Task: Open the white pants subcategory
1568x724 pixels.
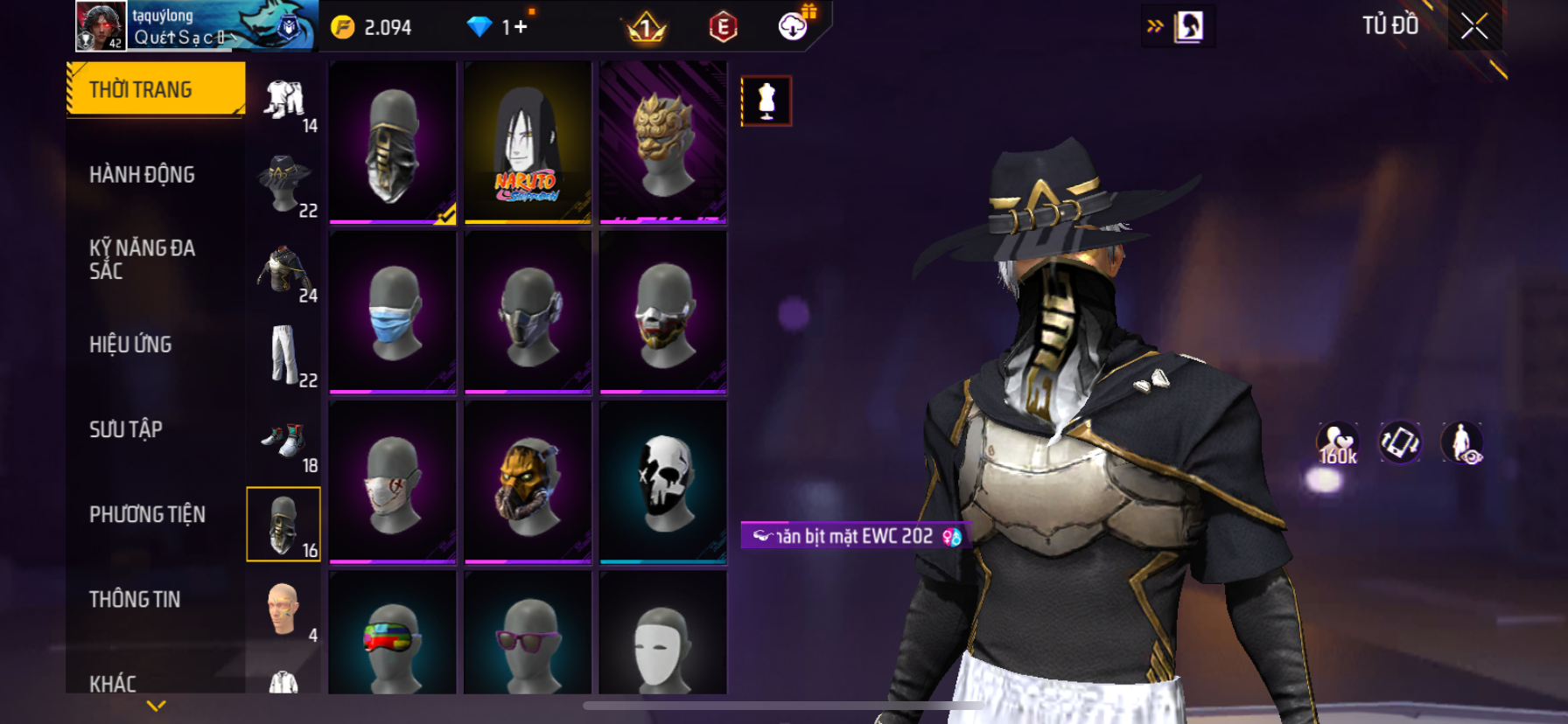Action: point(283,356)
